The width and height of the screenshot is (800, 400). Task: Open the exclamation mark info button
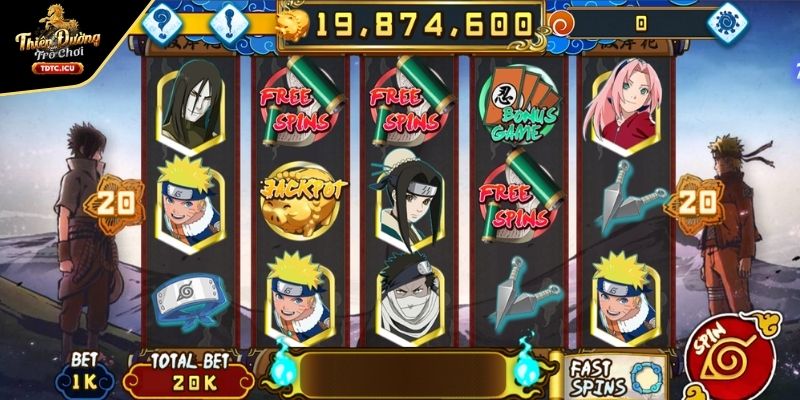tap(228, 21)
